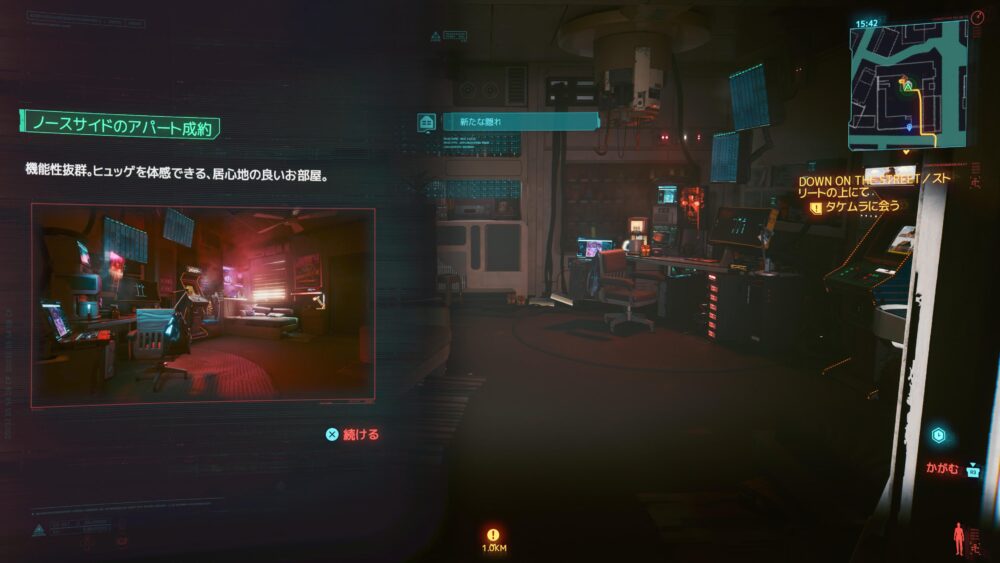The image size is (1000, 563).
Task: Select the body stance silhouette icon
Action: tap(960, 538)
